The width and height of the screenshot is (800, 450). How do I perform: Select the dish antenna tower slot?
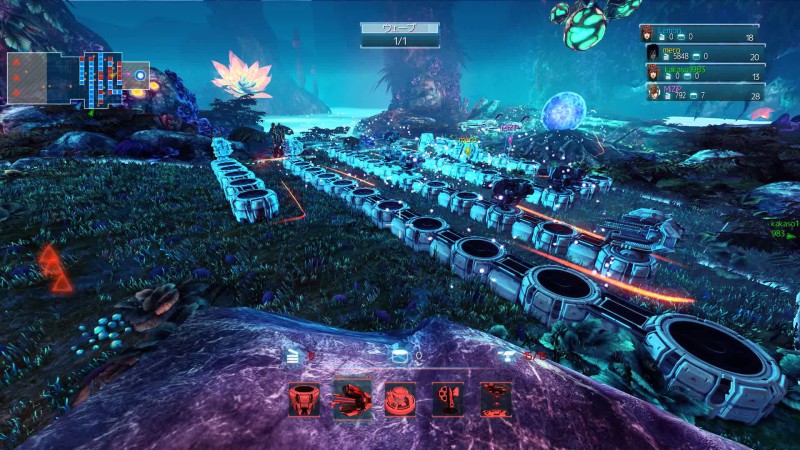pyautogui.click(x=447, y=399)
